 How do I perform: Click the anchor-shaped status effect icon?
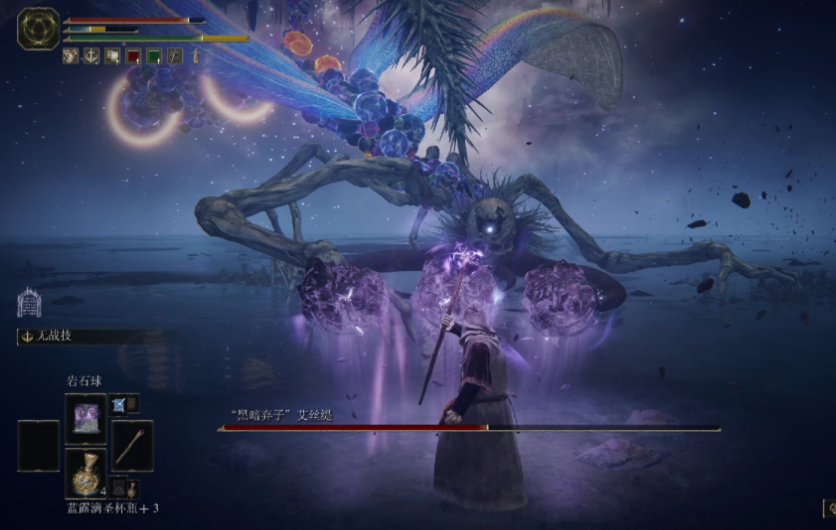pyautogui.click(x=91, y=56)
